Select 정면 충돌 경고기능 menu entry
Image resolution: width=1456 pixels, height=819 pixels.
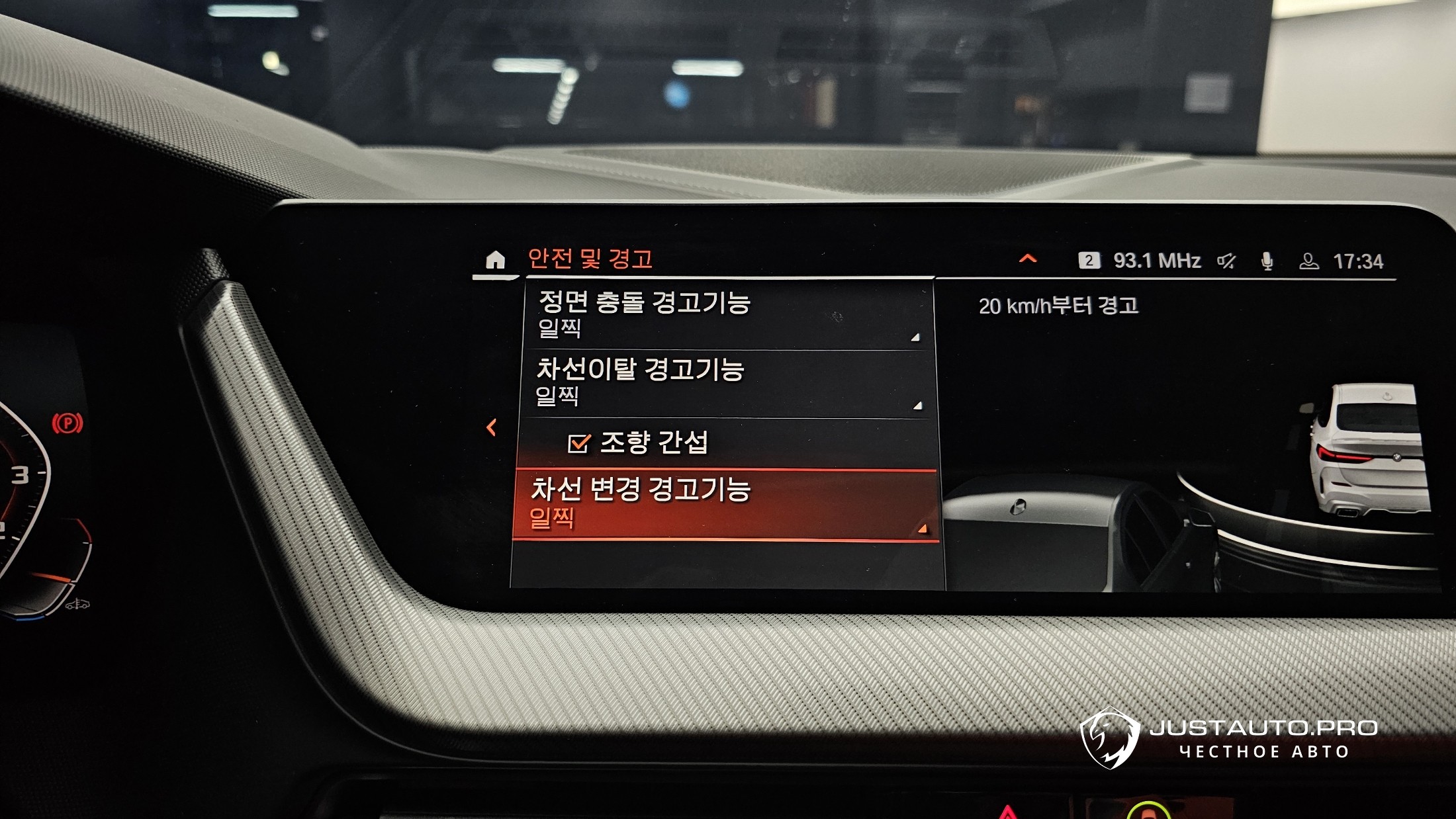tap(727, 314)
